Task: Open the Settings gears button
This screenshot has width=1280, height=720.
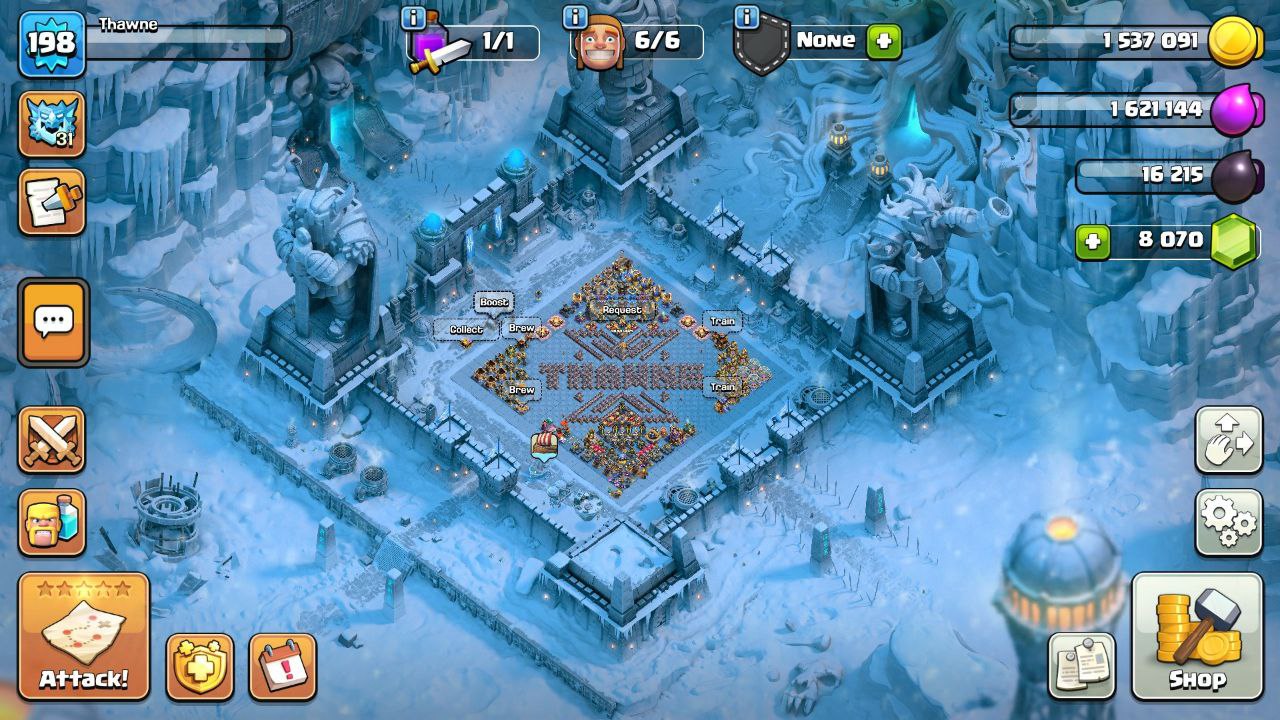Action: pos(1229,522)
